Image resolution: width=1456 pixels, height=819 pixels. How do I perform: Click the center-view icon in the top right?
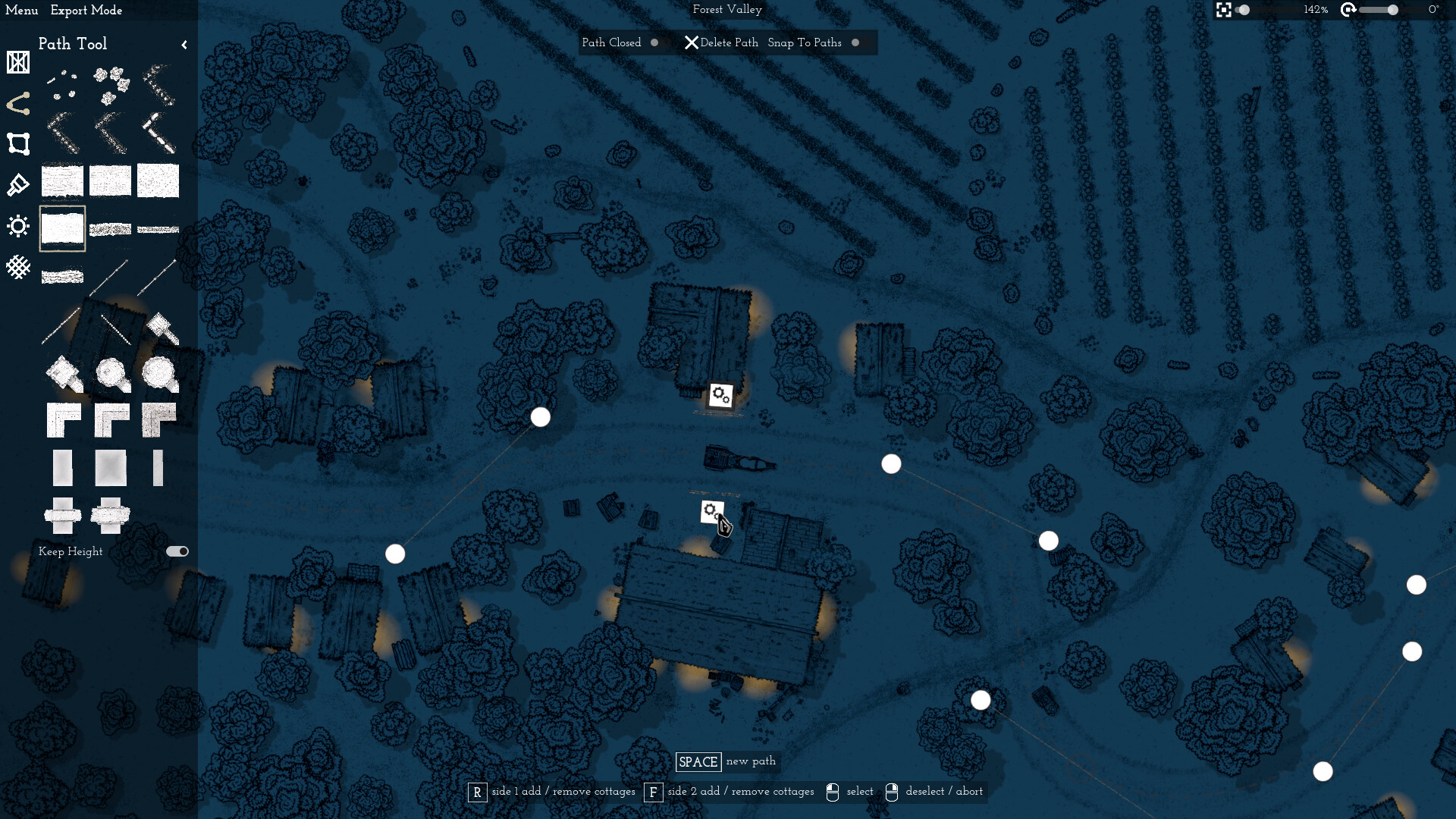coord(1223,11)
